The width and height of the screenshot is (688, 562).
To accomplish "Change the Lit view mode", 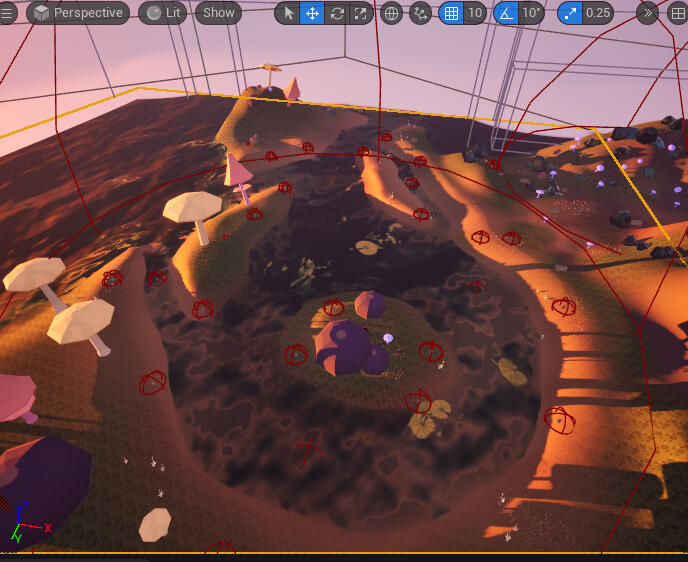I will (x=164, y=13).
